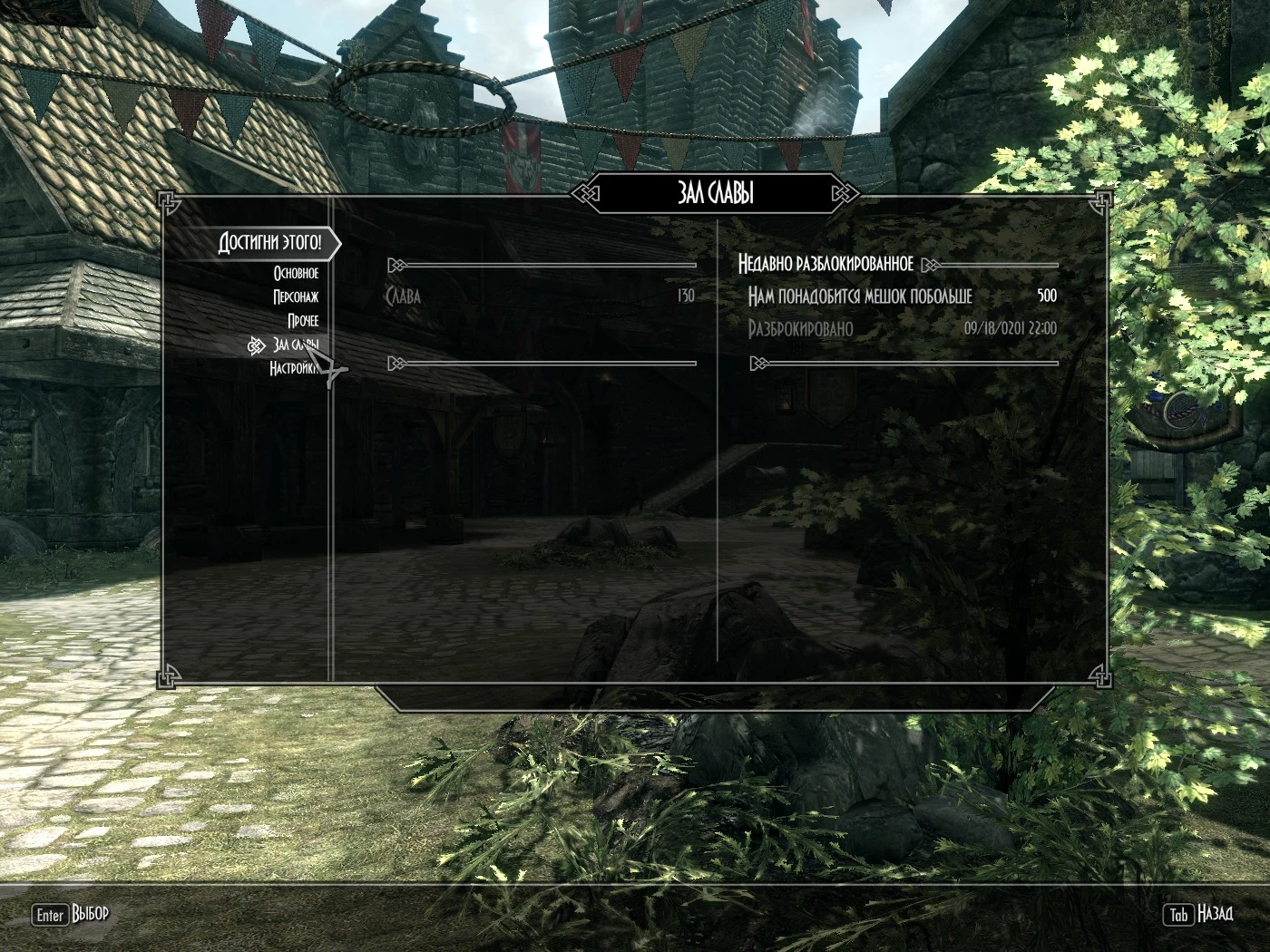1270x952 pixels.
Task: Select the Нам понадобится мешок побольше achievement
Action: (859, 296)
